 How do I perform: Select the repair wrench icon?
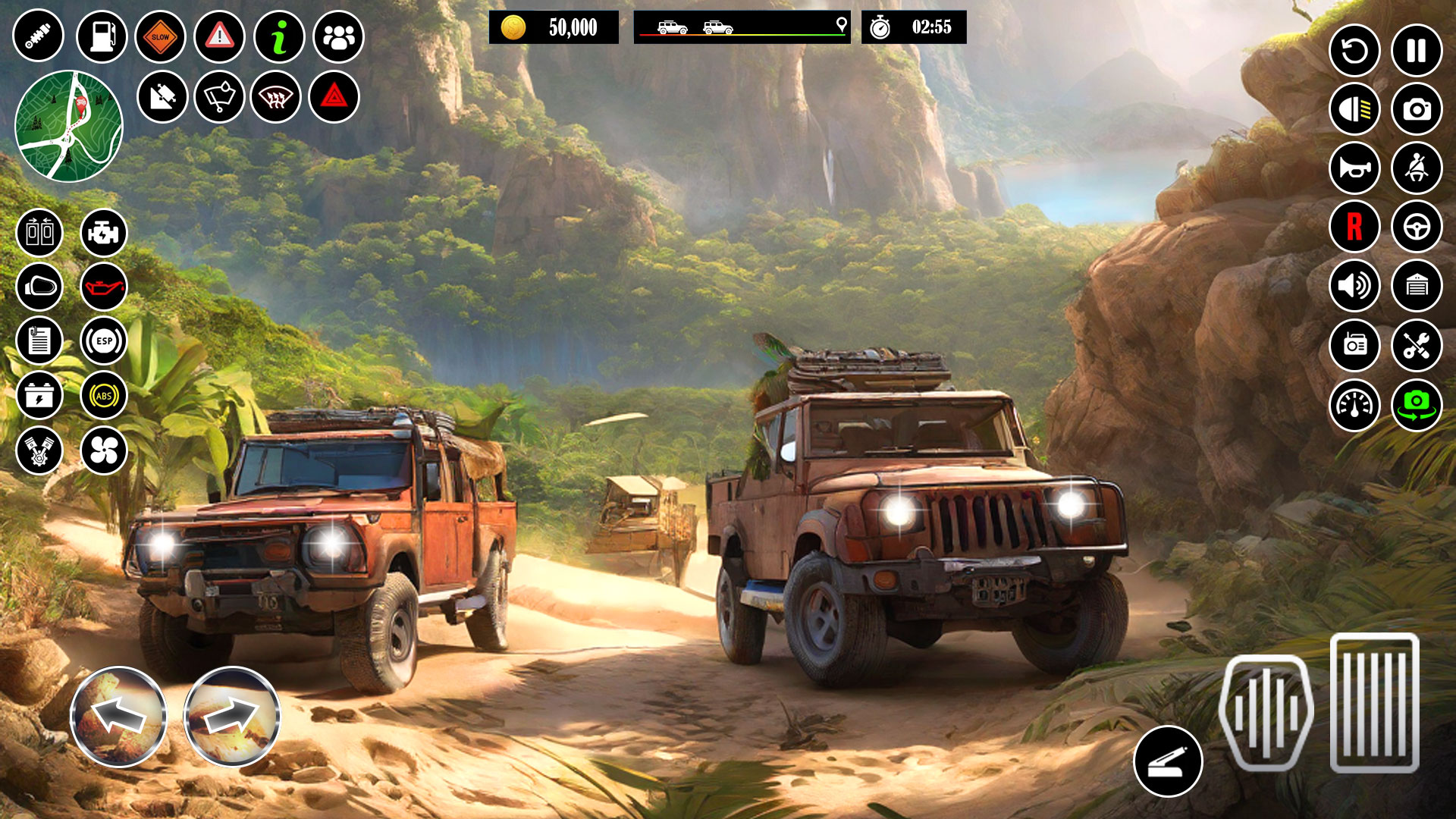pyautogui.click(x=1417, y=347)
